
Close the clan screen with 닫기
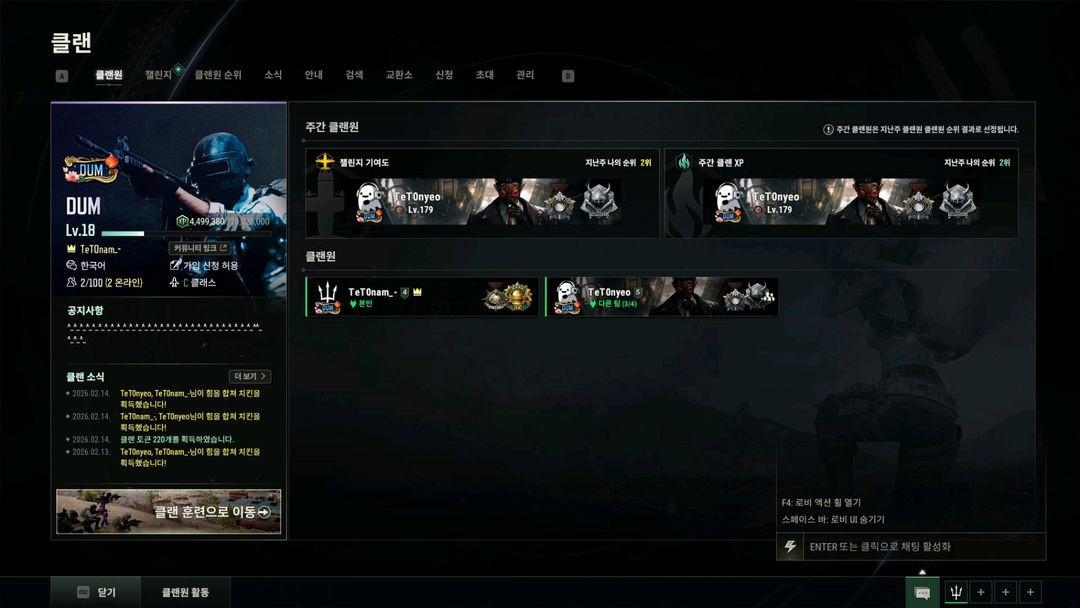pos(97,593)
